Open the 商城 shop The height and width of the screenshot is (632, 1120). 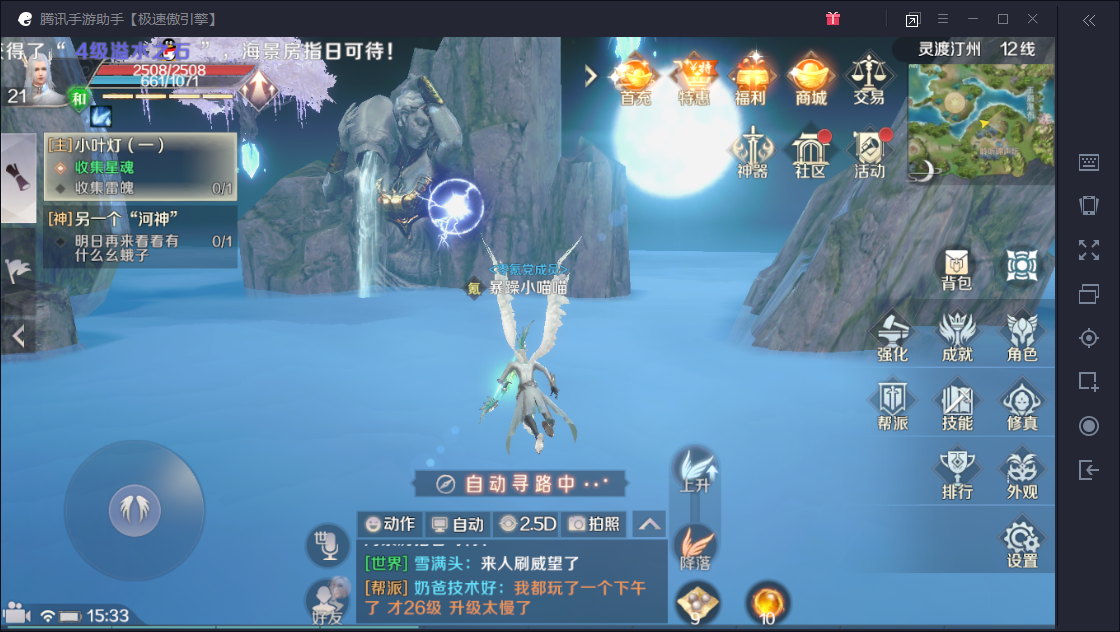810,78
